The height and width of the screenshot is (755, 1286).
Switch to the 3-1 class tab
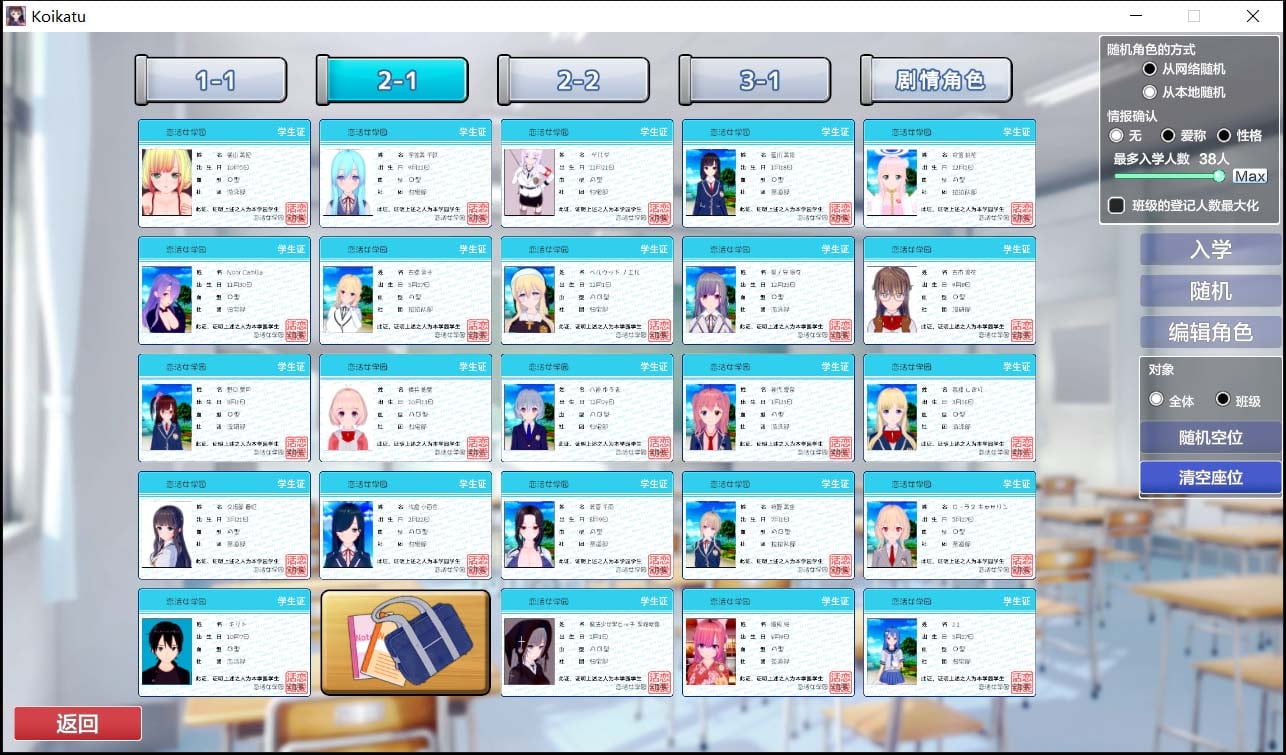(755, 78)
